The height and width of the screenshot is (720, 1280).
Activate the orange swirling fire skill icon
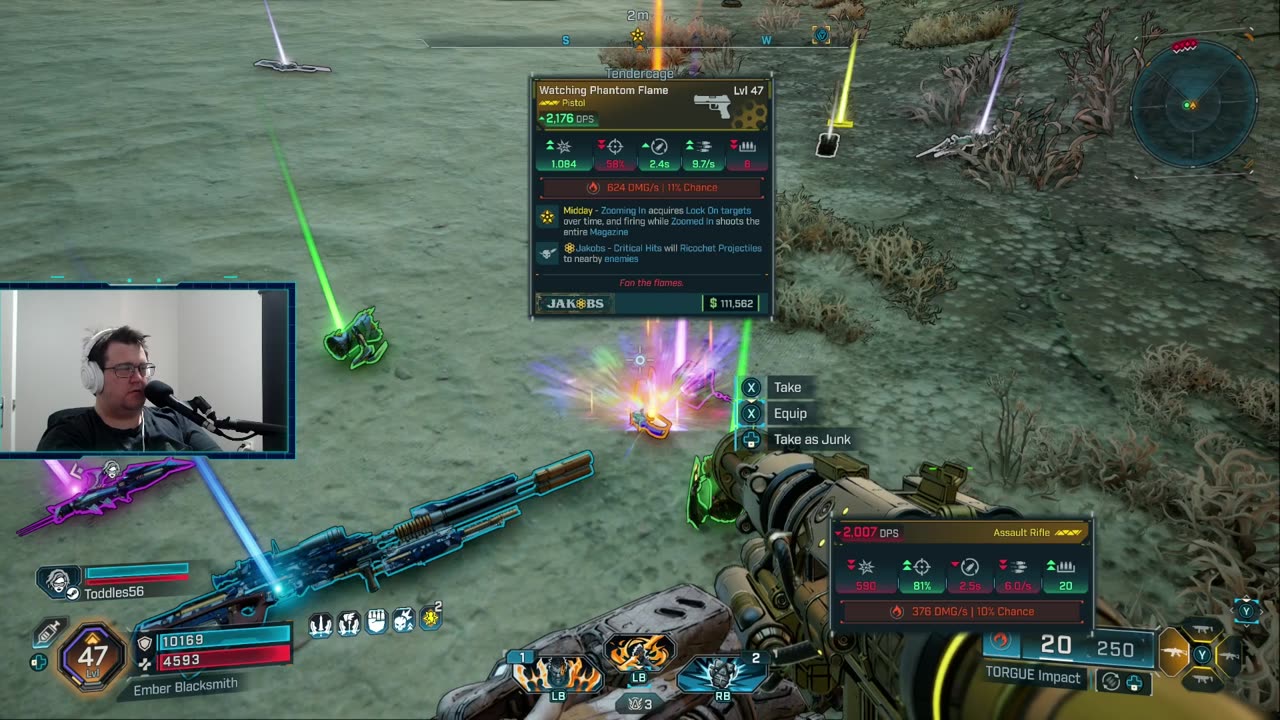tap(638, 656)
